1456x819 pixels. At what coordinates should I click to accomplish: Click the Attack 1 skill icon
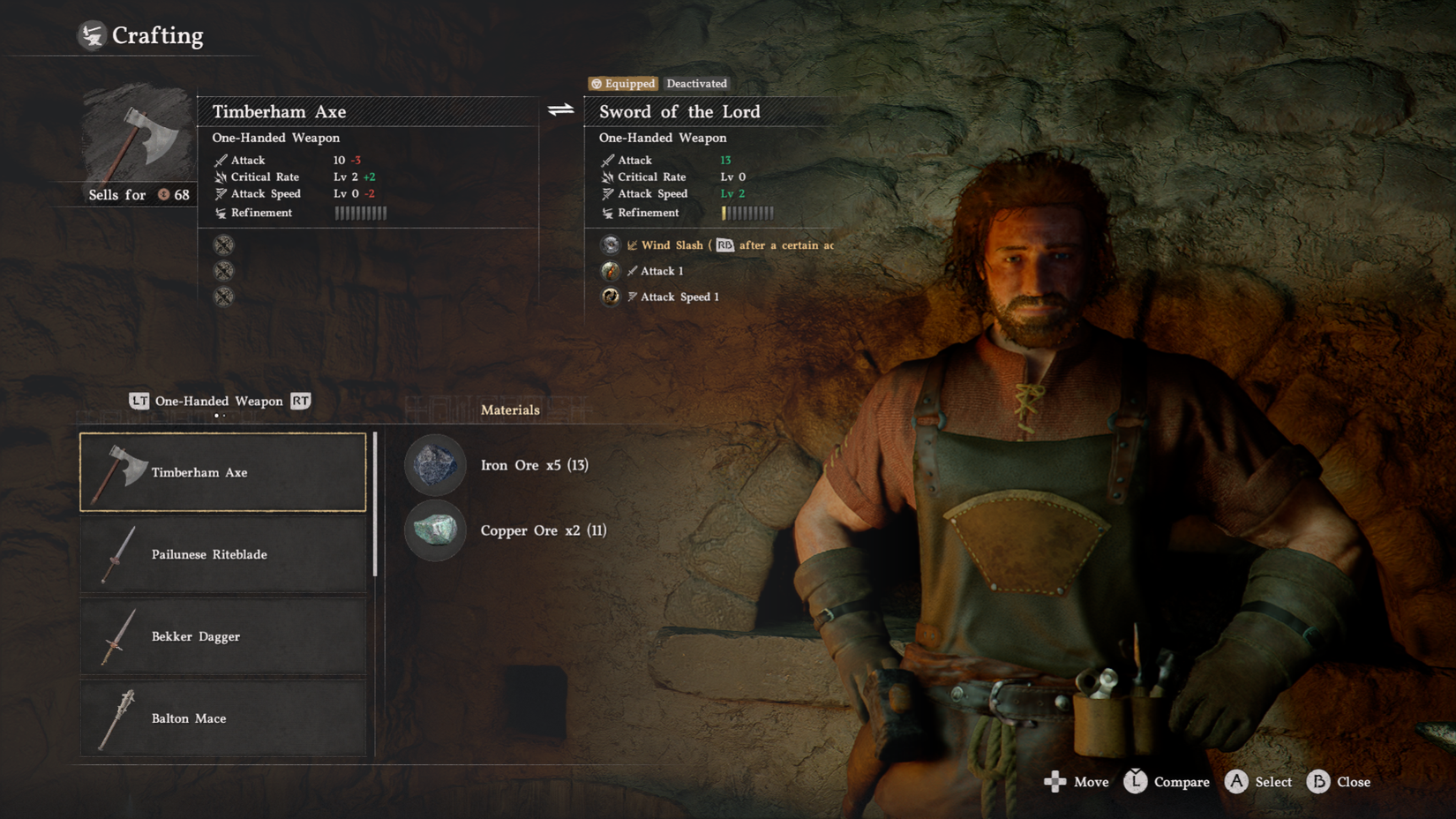610,270
